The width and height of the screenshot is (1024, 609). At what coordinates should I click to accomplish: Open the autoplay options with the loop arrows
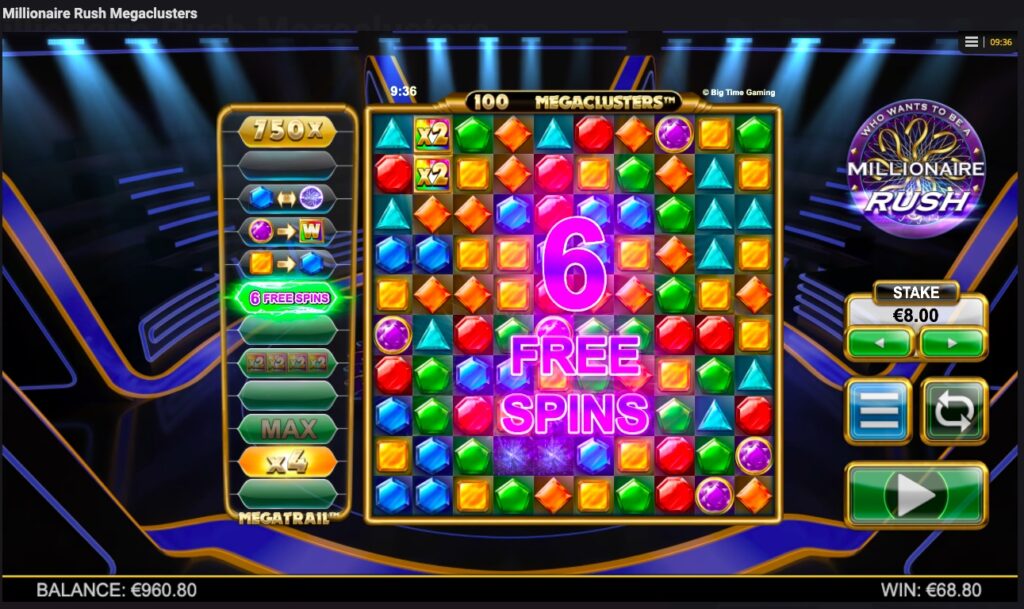pos(954,410)
